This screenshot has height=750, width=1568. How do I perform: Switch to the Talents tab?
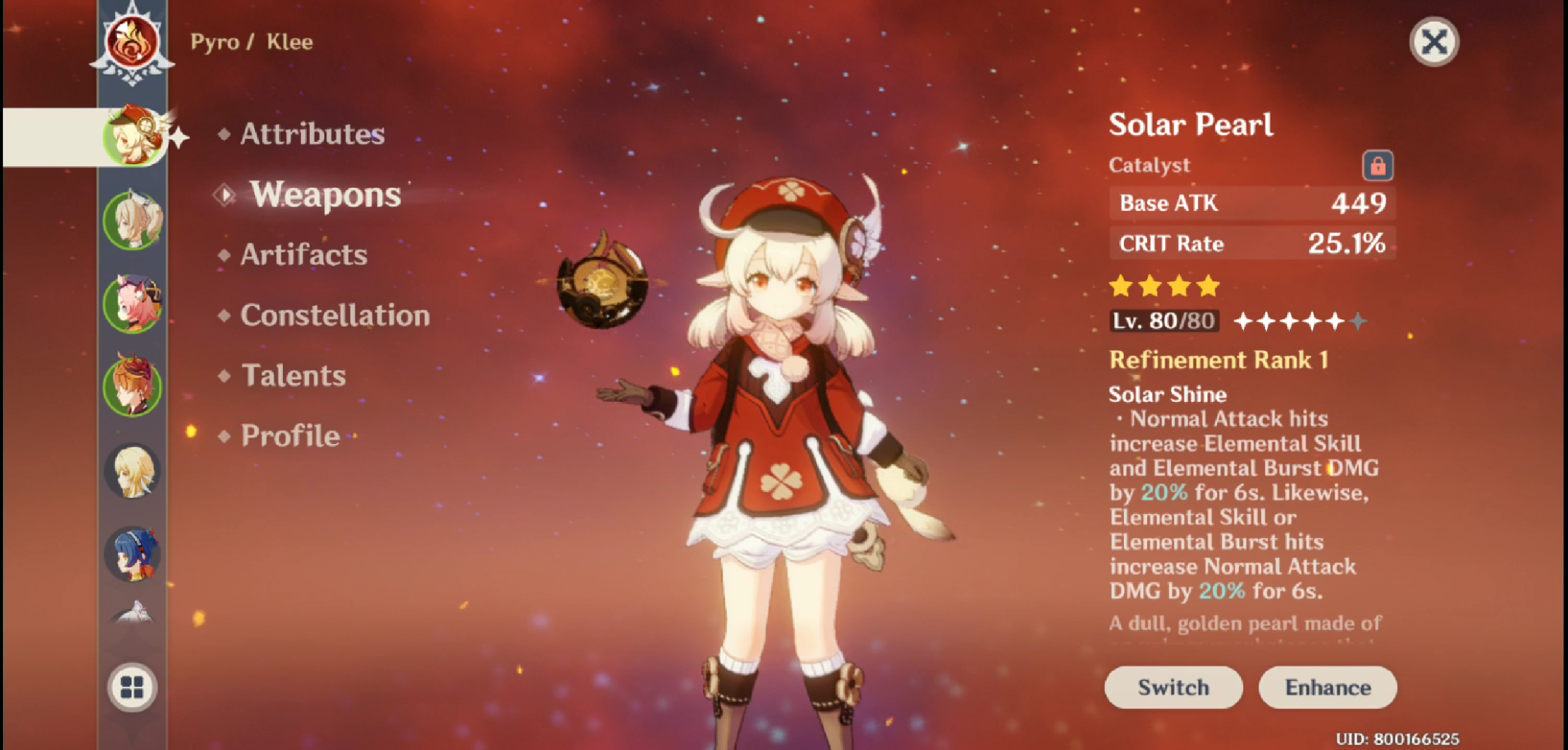pos(293,375)
